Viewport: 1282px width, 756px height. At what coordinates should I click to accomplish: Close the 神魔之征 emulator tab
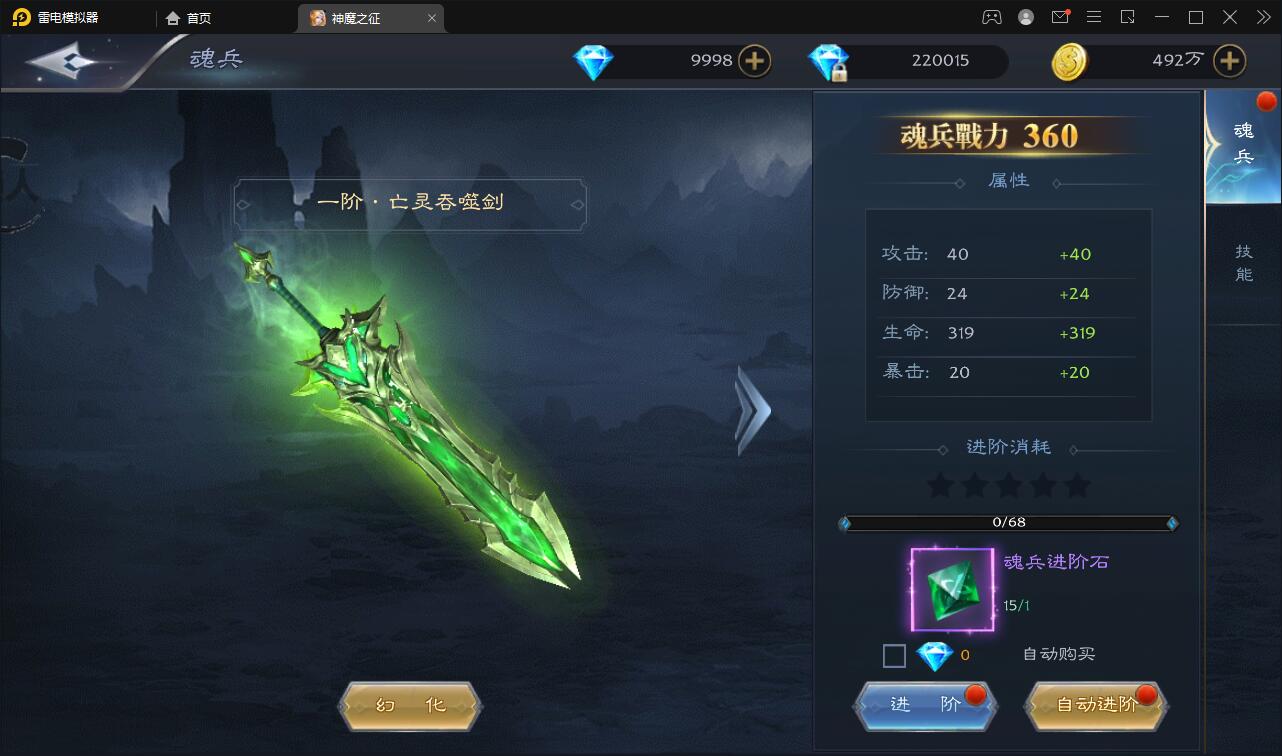tap(432, 18)
